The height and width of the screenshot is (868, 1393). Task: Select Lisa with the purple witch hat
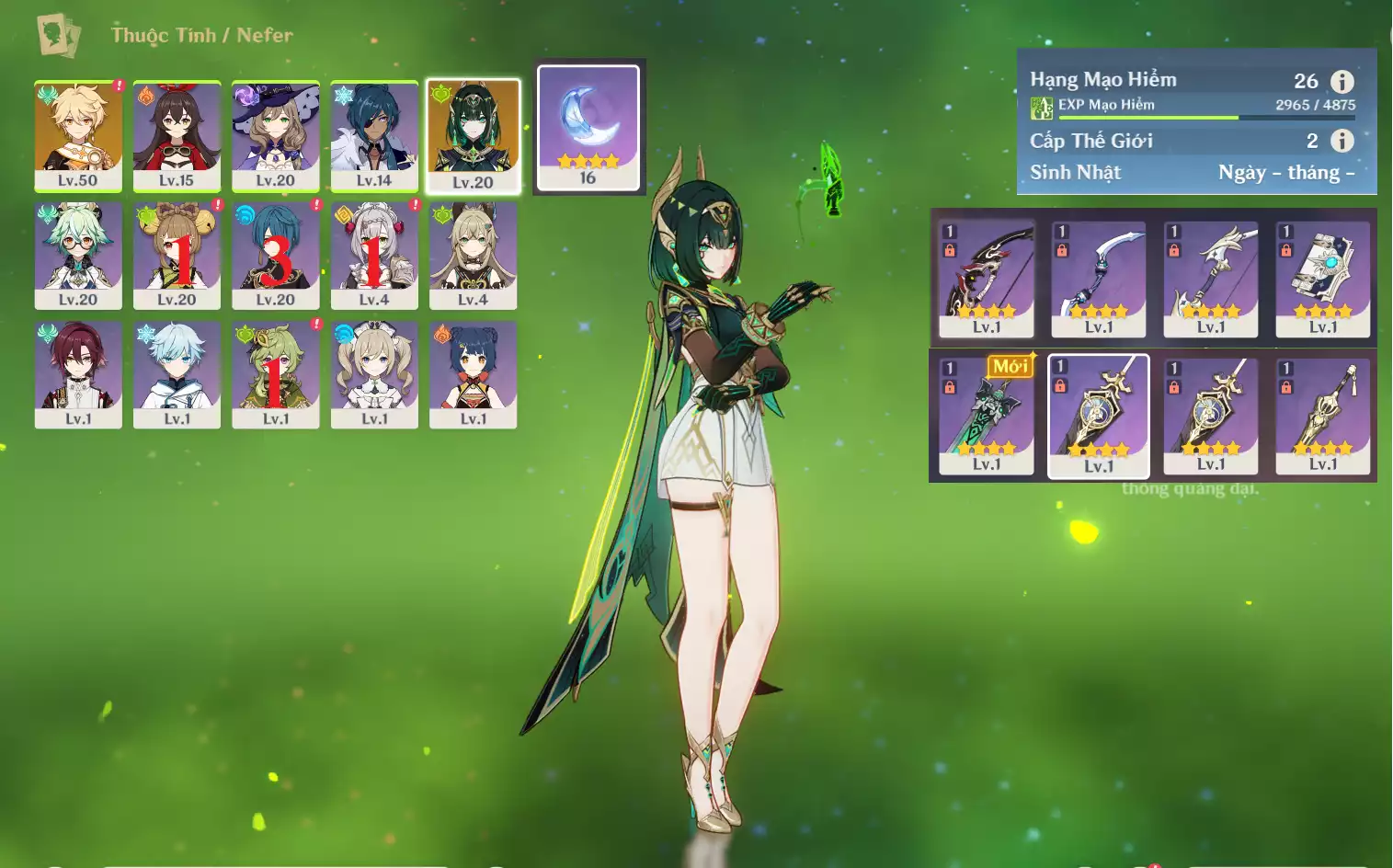275,136
